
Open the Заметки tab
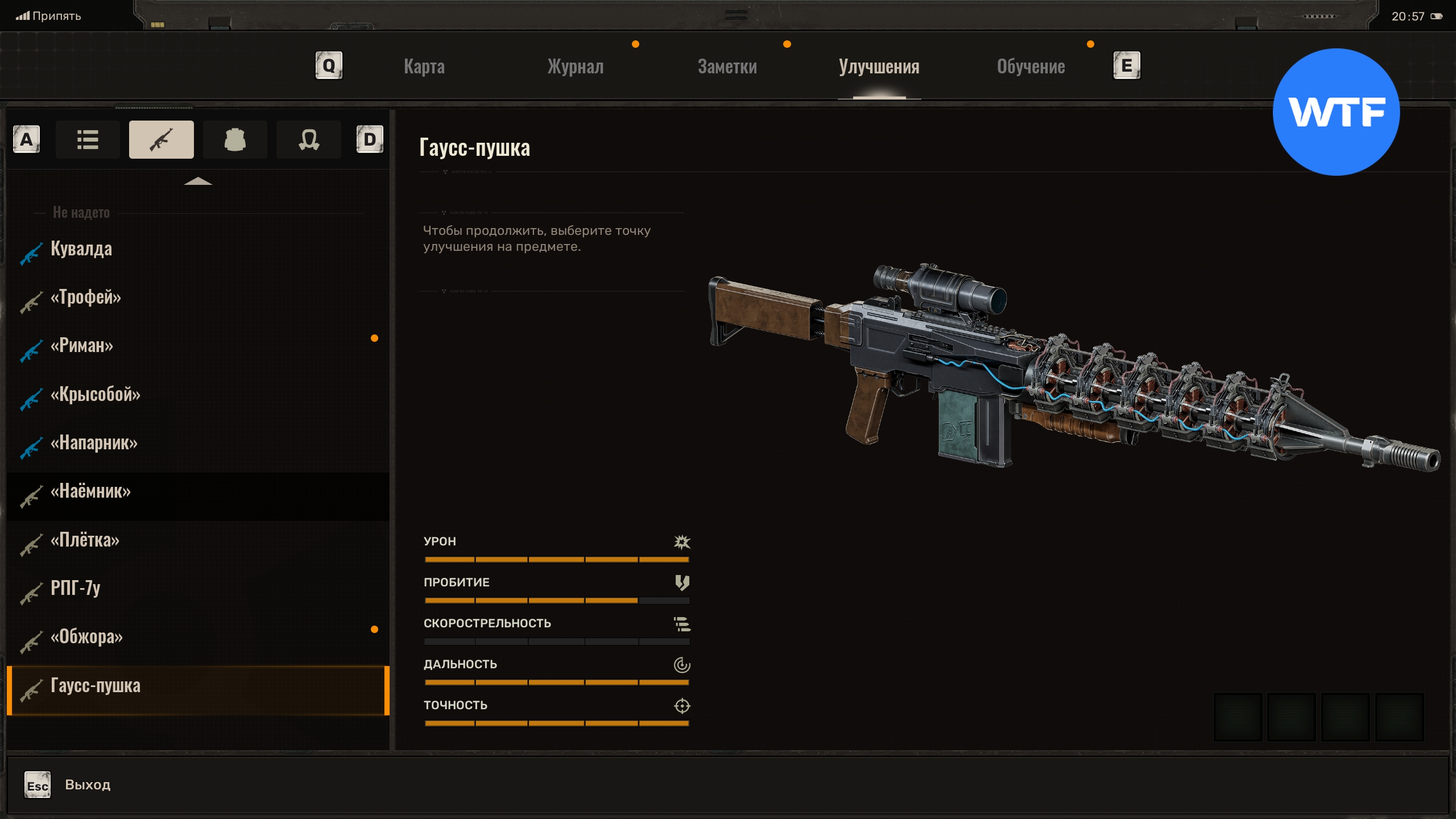(727, 67)
